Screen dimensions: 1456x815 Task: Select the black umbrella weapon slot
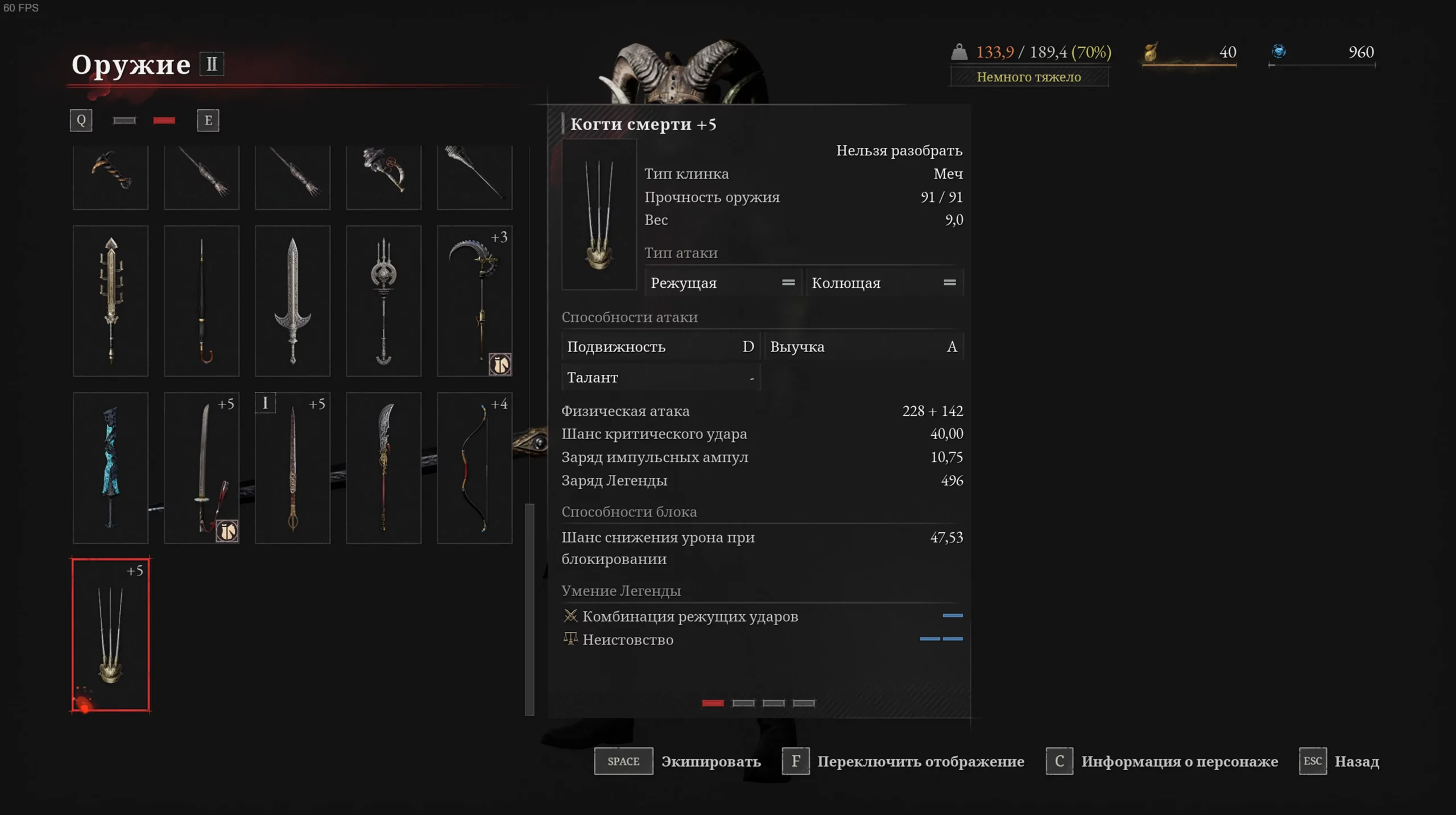(x=201, y=301)
